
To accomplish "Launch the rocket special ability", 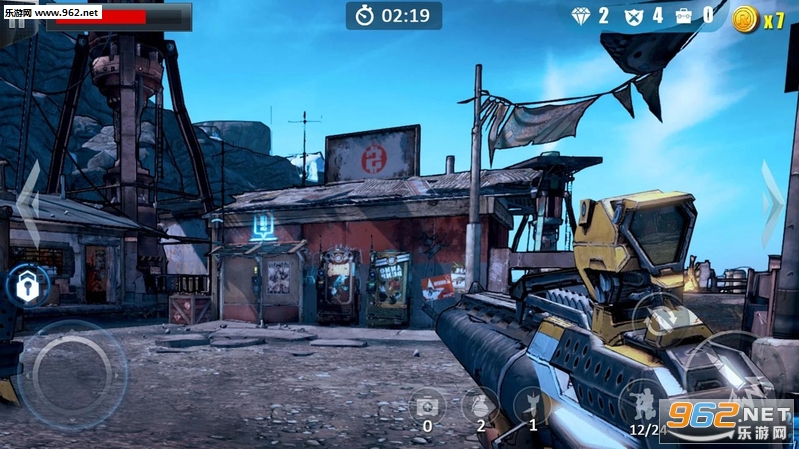I will tap(532, 404).
